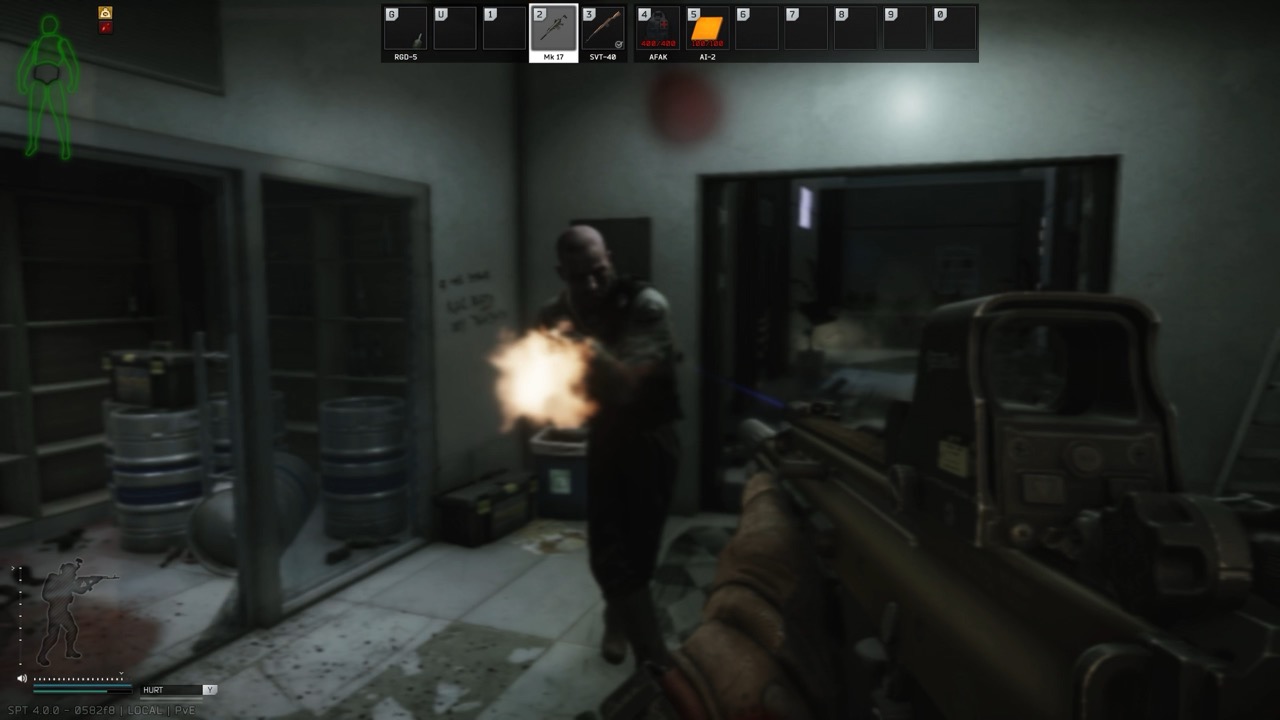The width and height of the screenshot is (1280, 720).
Task: Select the RGD-5 grenade in slot G
Action: (404, 27)
